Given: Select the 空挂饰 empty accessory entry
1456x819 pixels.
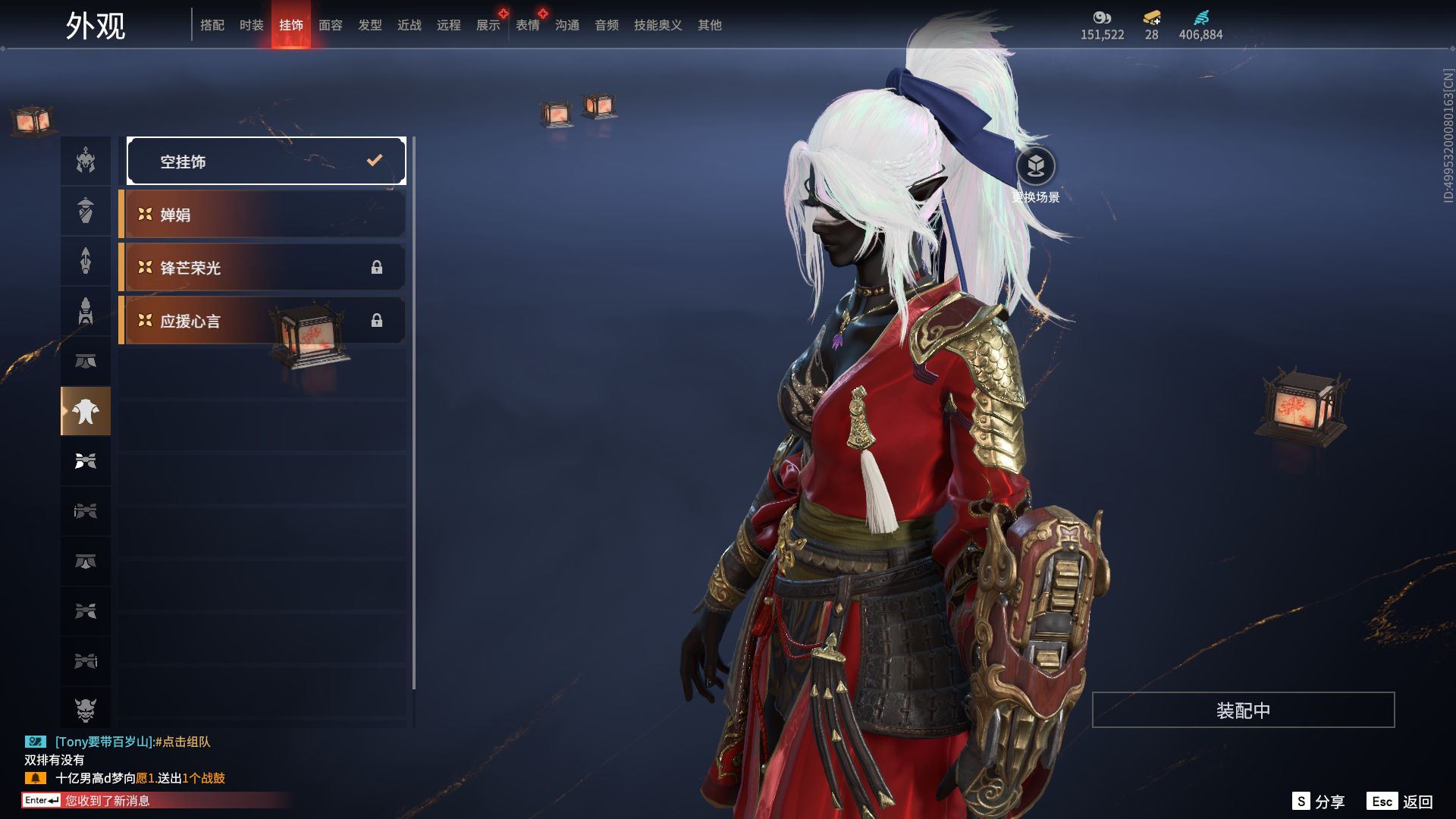Looking at the screenshot, I should click(x=266, y=161).
